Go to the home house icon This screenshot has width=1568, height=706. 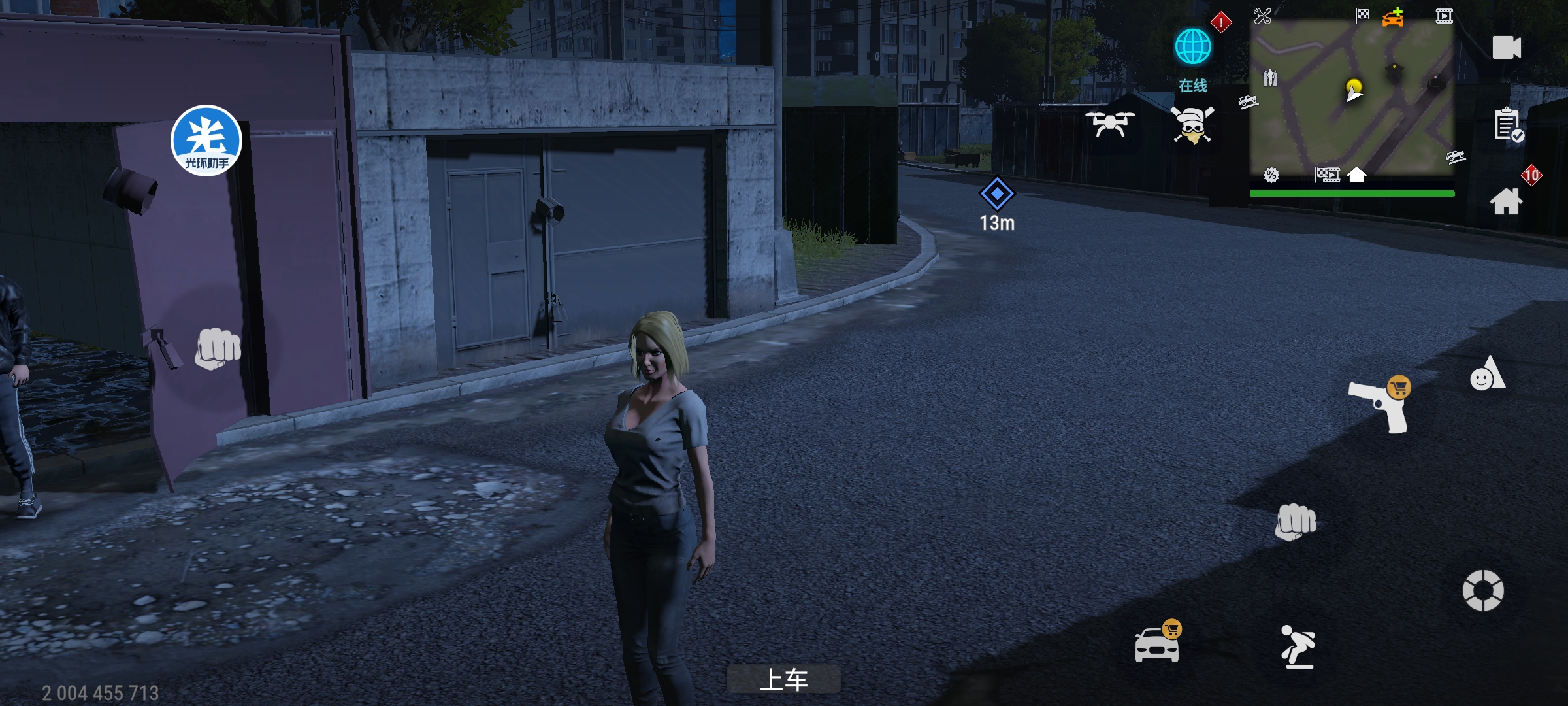click(x=1506, y=201)
